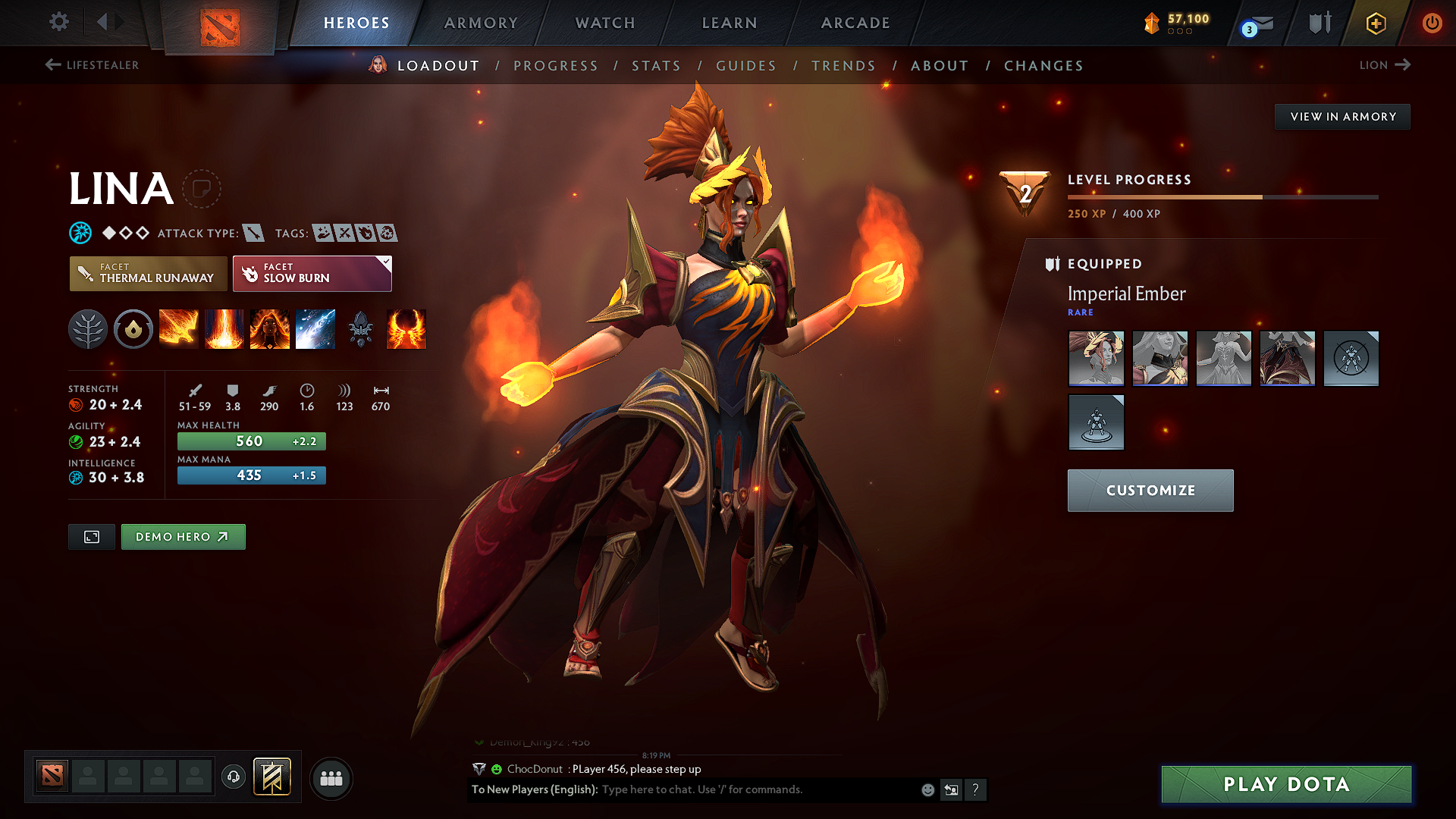Open the Dragon Slave ability icon
This screenshot has width=1456, height=819.
(179, 329)
